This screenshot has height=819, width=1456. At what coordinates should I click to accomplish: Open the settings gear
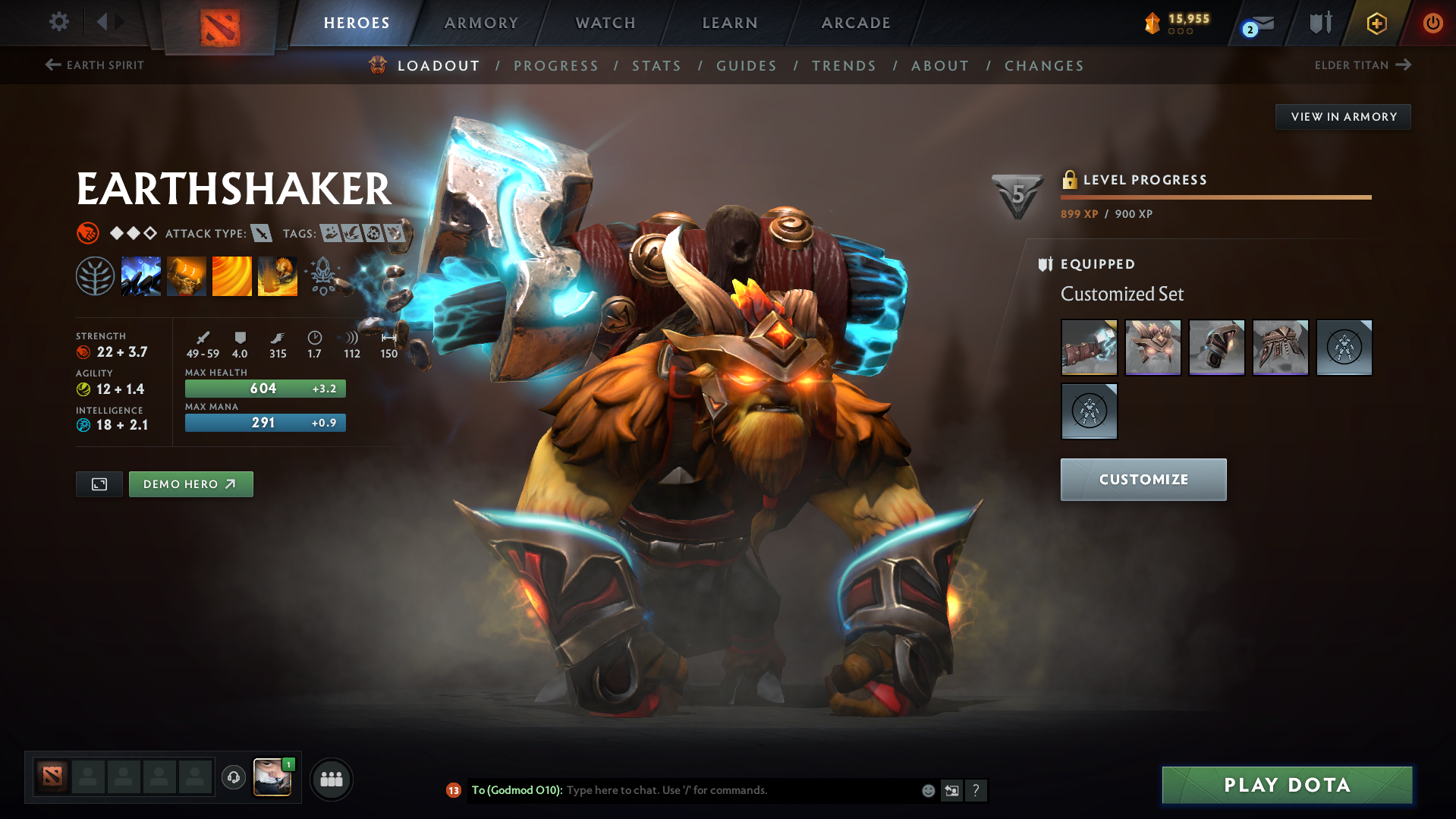pos(58,23)
